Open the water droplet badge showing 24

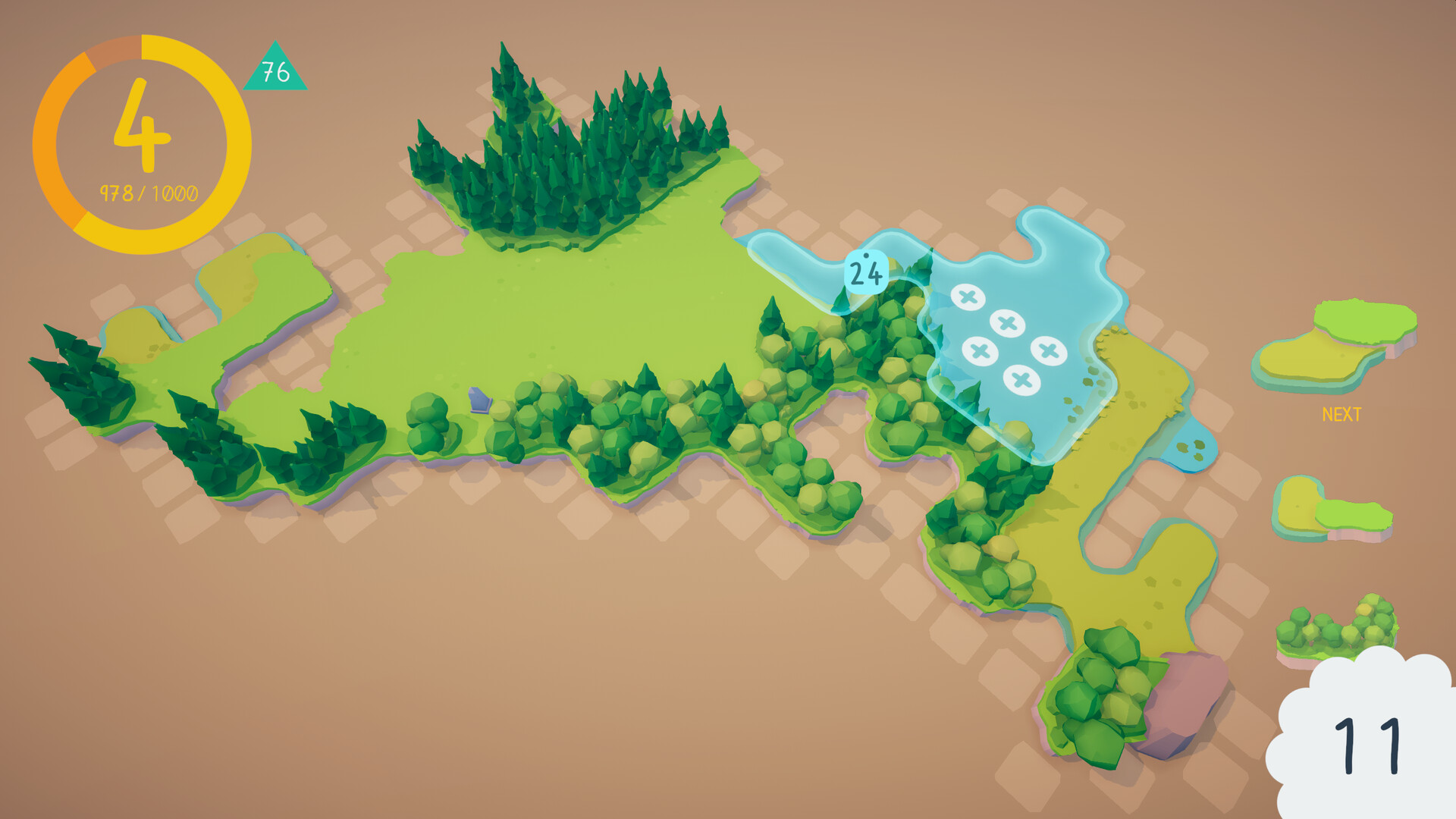point(865,271)
